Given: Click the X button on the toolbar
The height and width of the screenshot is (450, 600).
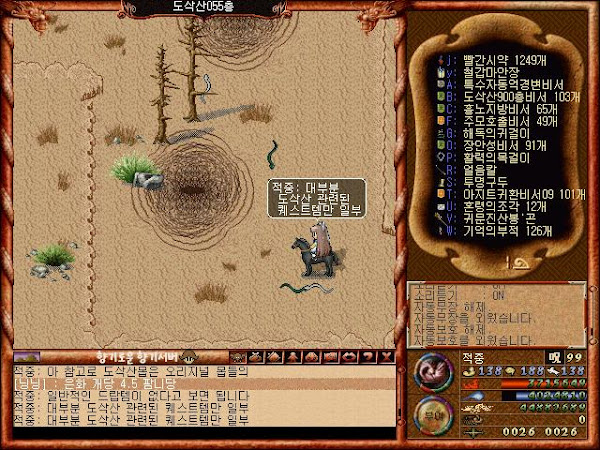Looking at the screenshot, I should [x=388, y=357].
